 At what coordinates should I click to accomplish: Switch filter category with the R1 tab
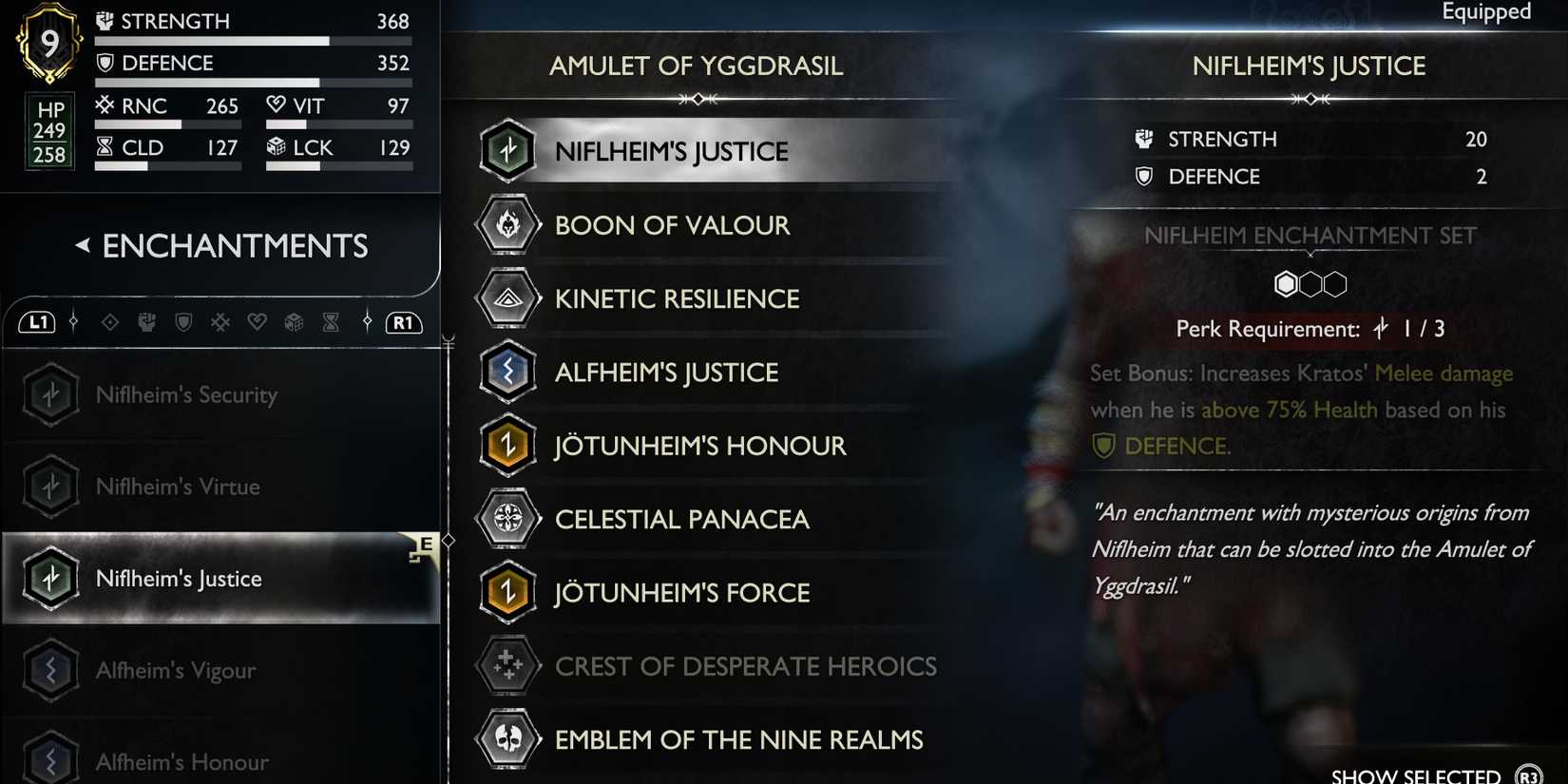coord(403,322)
